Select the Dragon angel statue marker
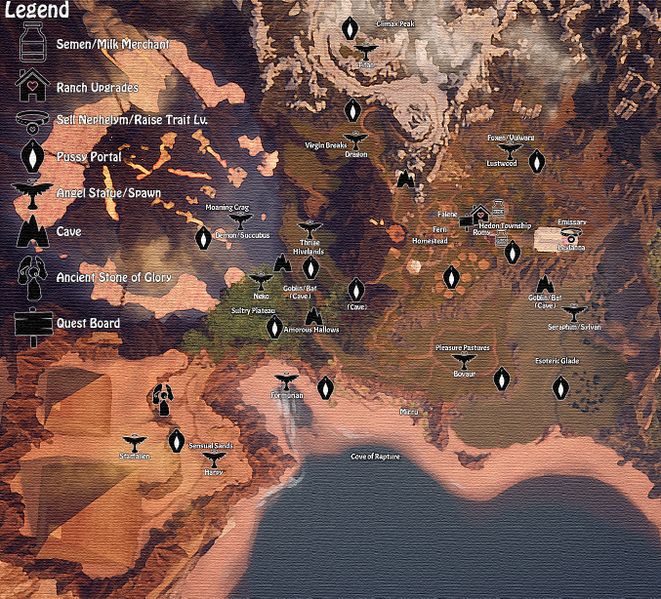Image resolution: width=661 pixels, height=599 pixels. pyautogui.click(x=354, y=141)
